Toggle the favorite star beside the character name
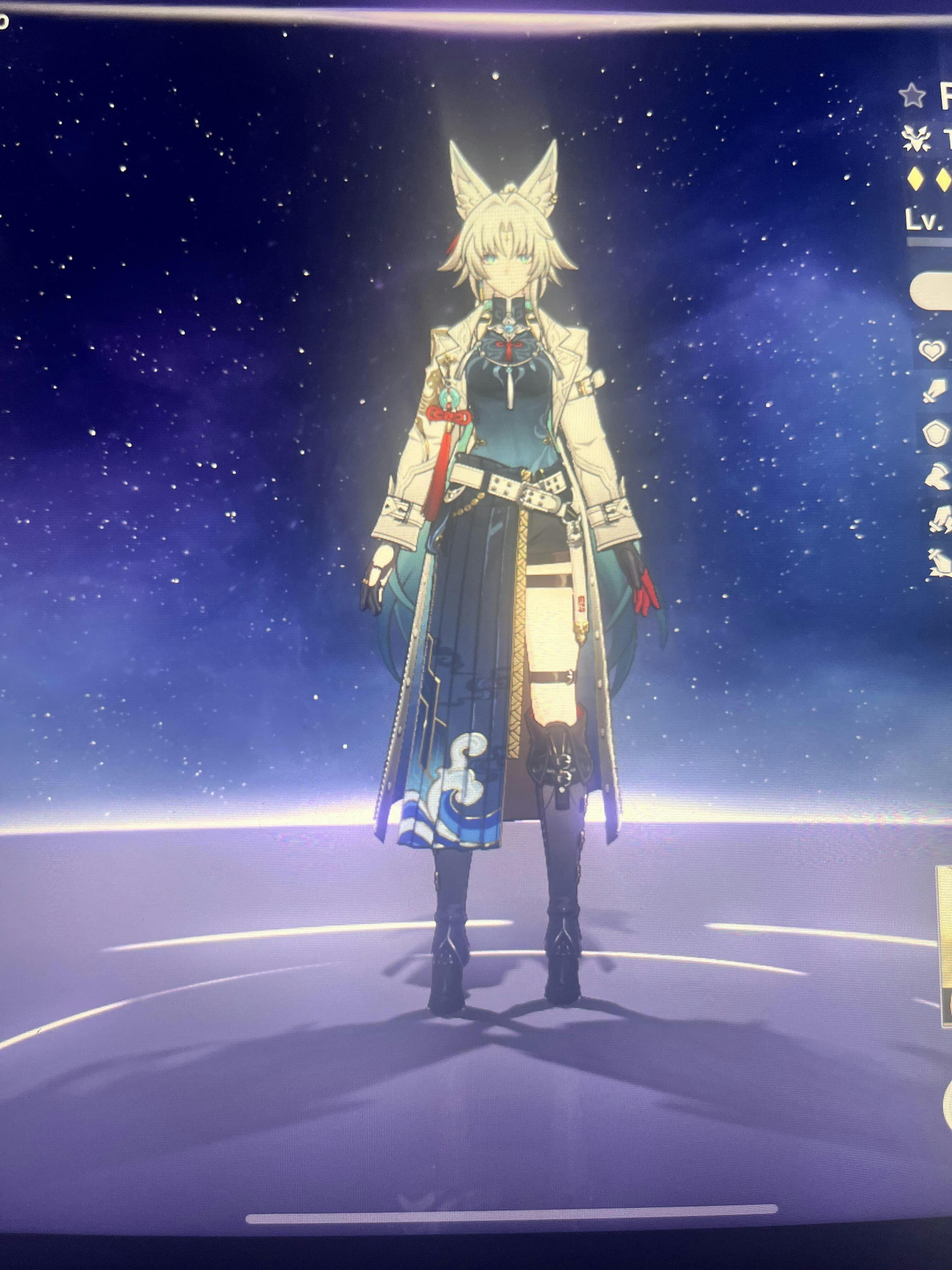This screenshot has width=952, height=1270. (x=913, y=96)
